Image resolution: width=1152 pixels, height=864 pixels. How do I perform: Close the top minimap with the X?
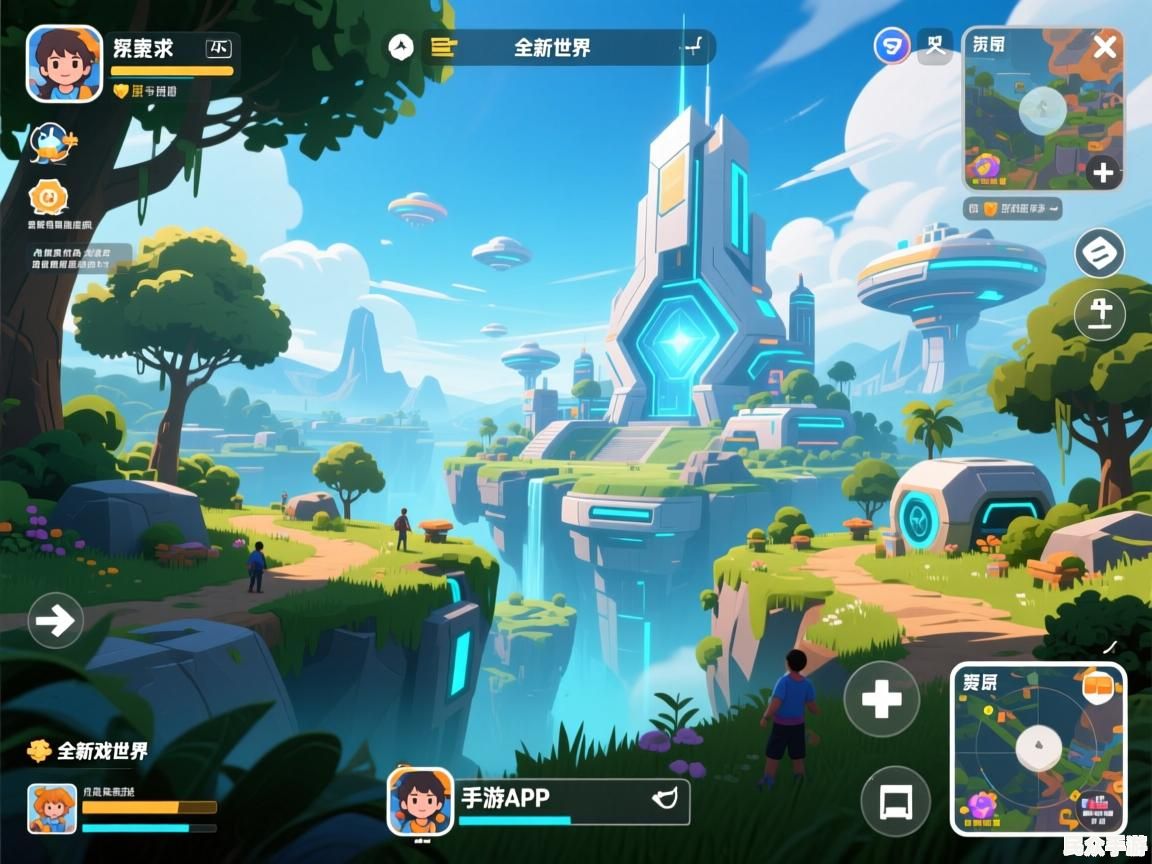pos(1104,46)
